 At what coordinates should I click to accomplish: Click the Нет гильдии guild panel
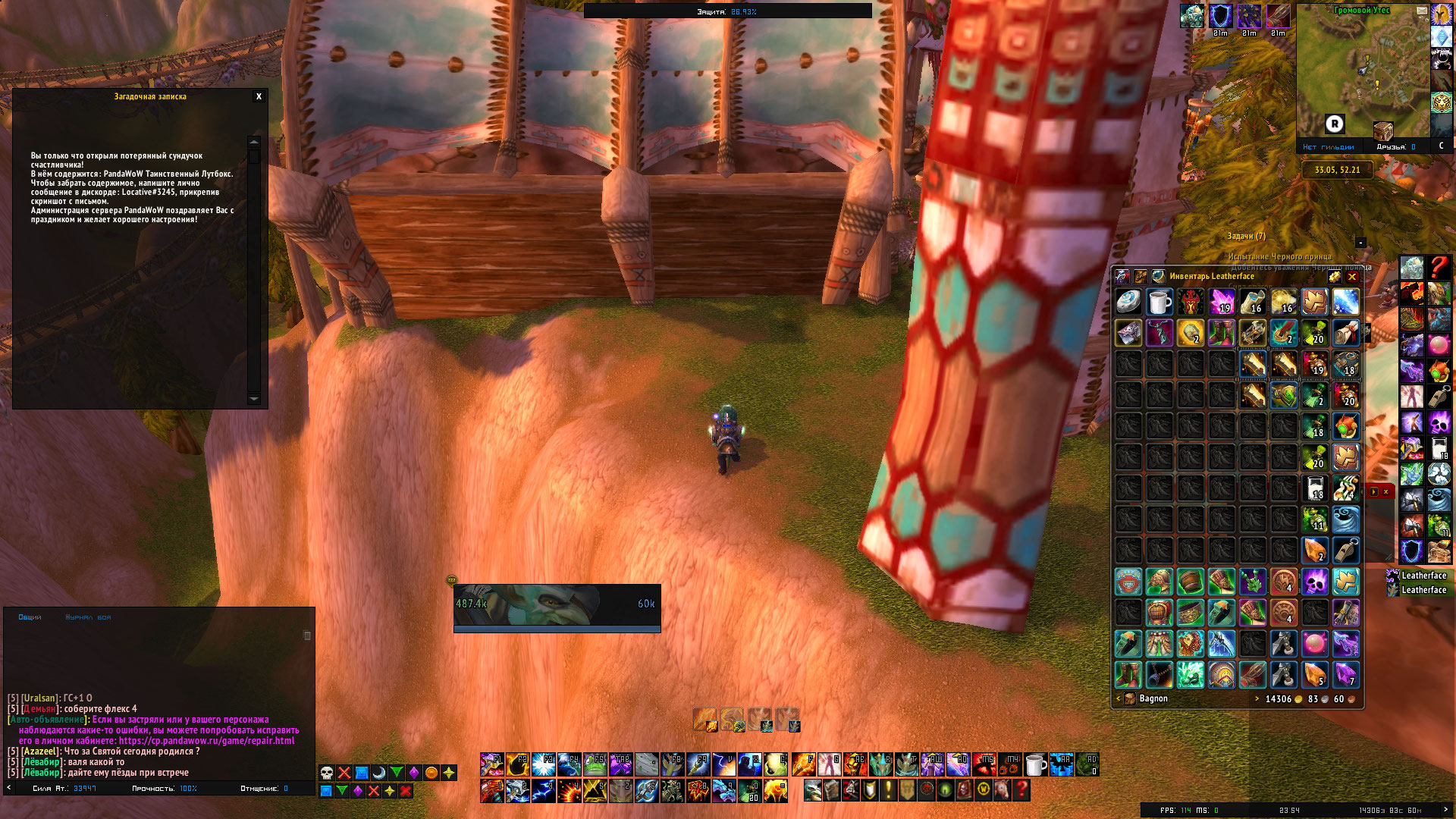[1328, 147]
